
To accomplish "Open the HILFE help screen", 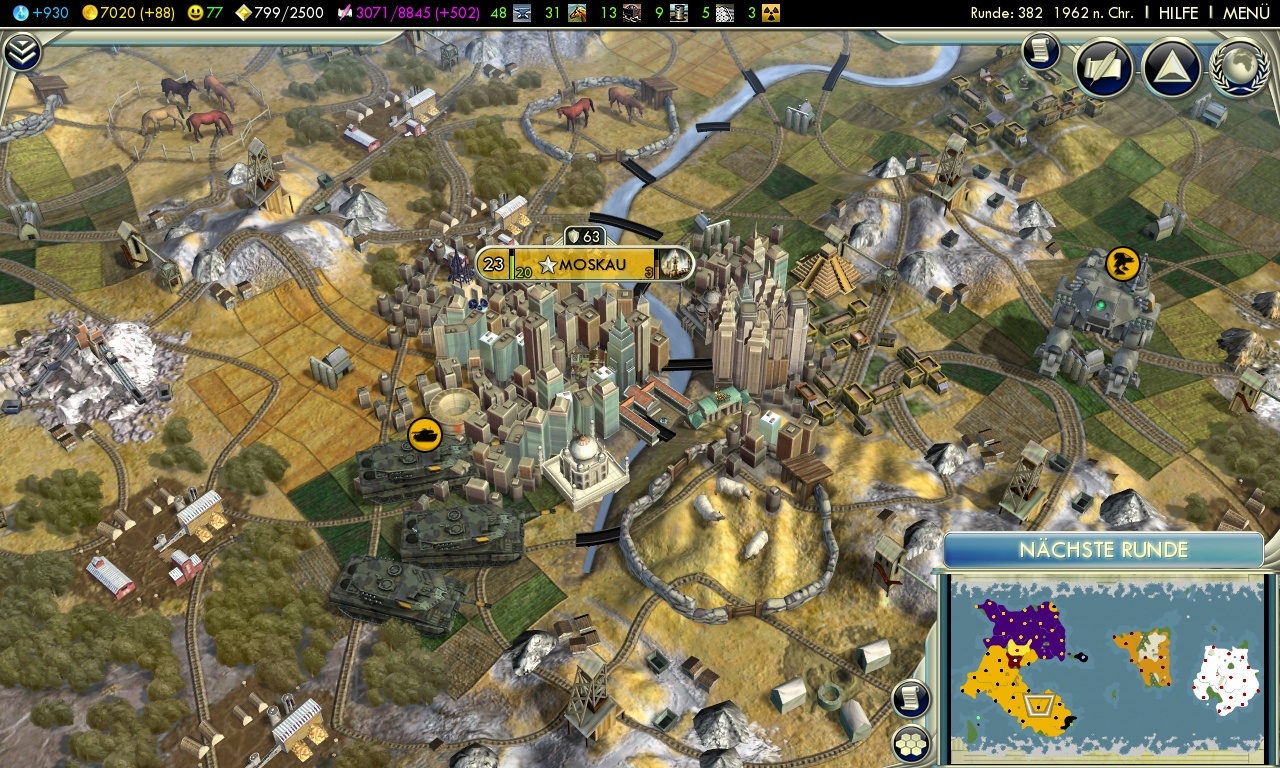I will coord(1178,13).
